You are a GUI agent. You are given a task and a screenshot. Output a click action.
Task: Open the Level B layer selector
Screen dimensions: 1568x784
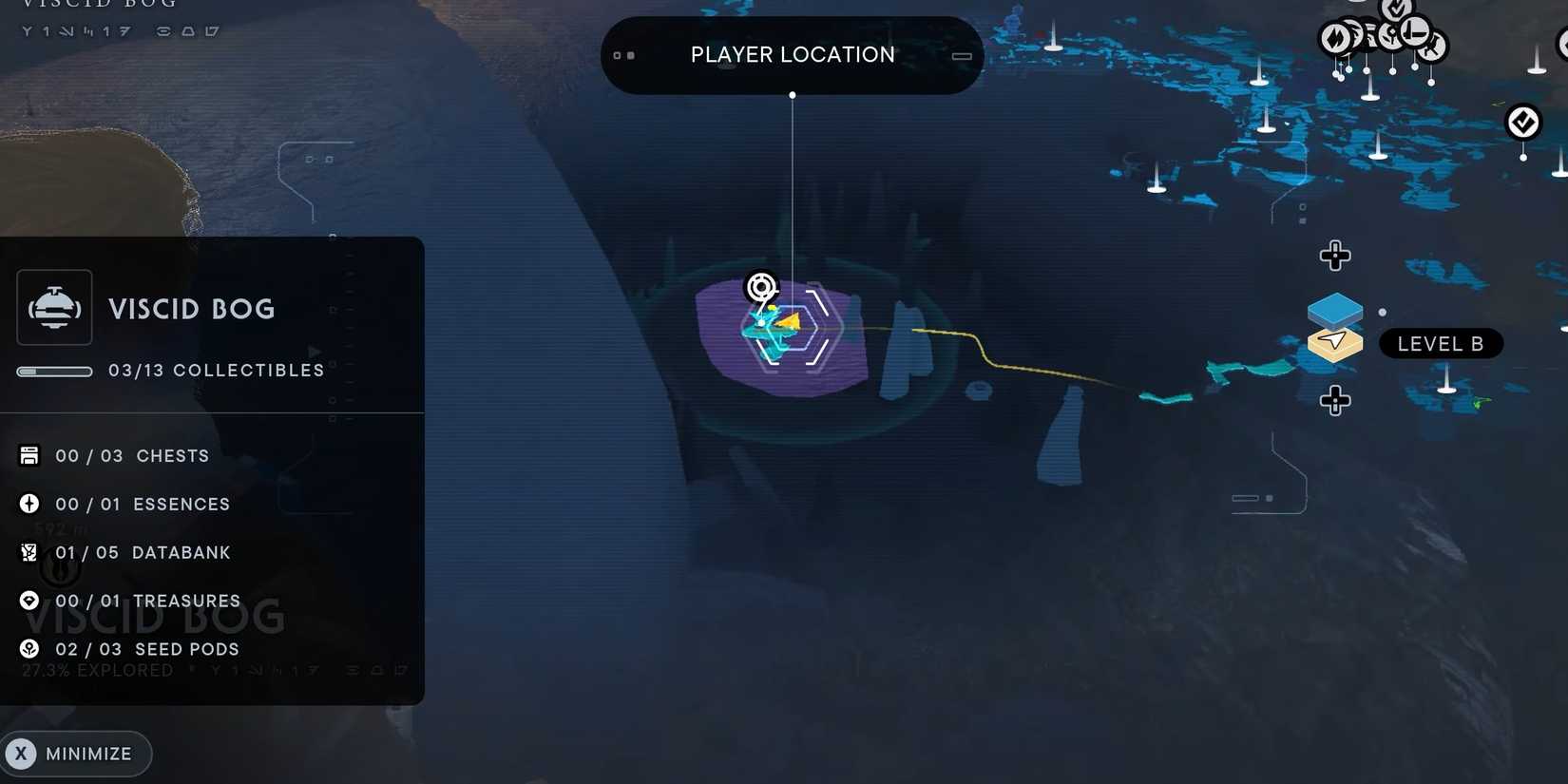coord(1441,343)
